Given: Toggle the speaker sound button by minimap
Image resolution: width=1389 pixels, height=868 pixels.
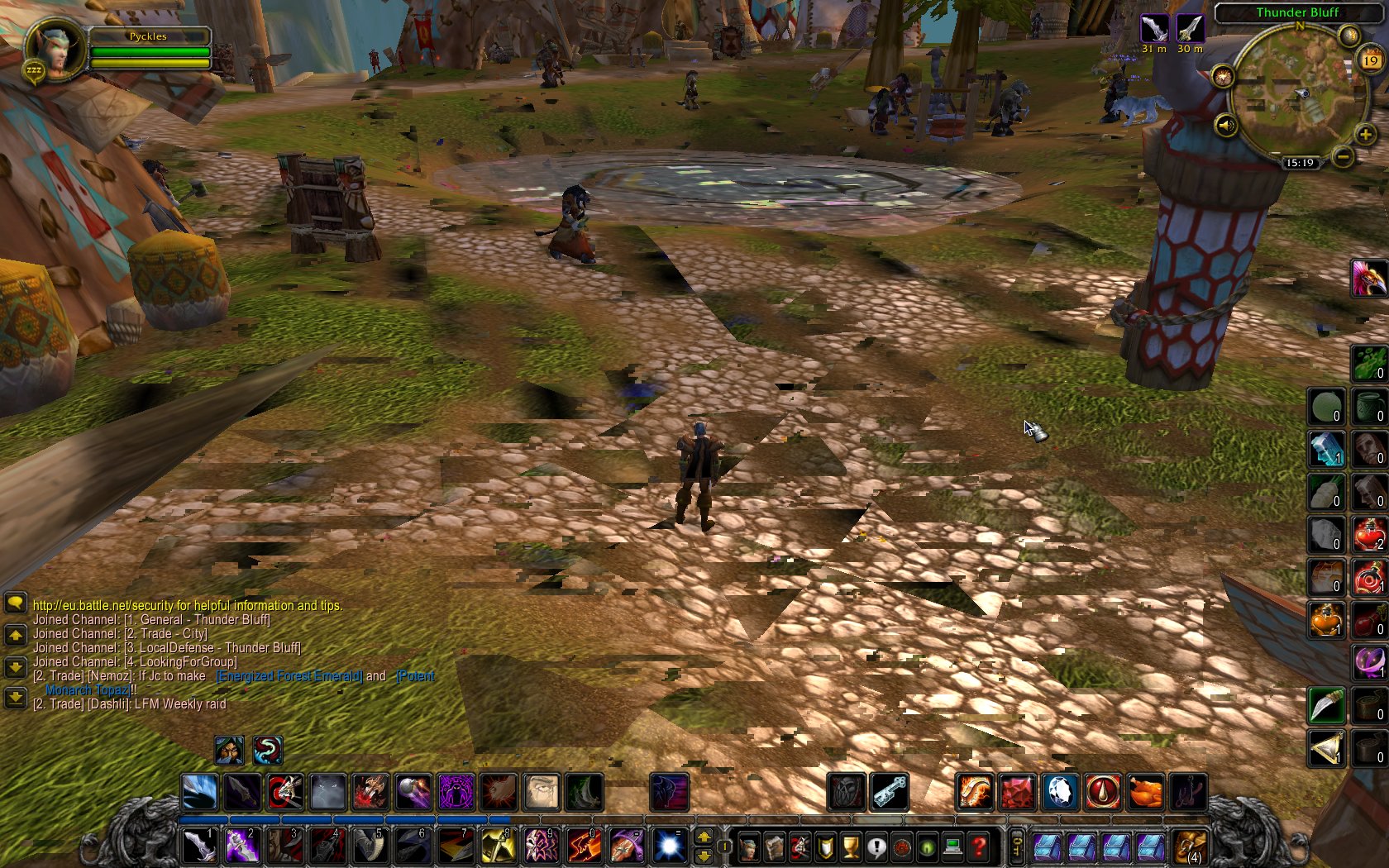Looking at the screenshot, I should point(1225,126).
